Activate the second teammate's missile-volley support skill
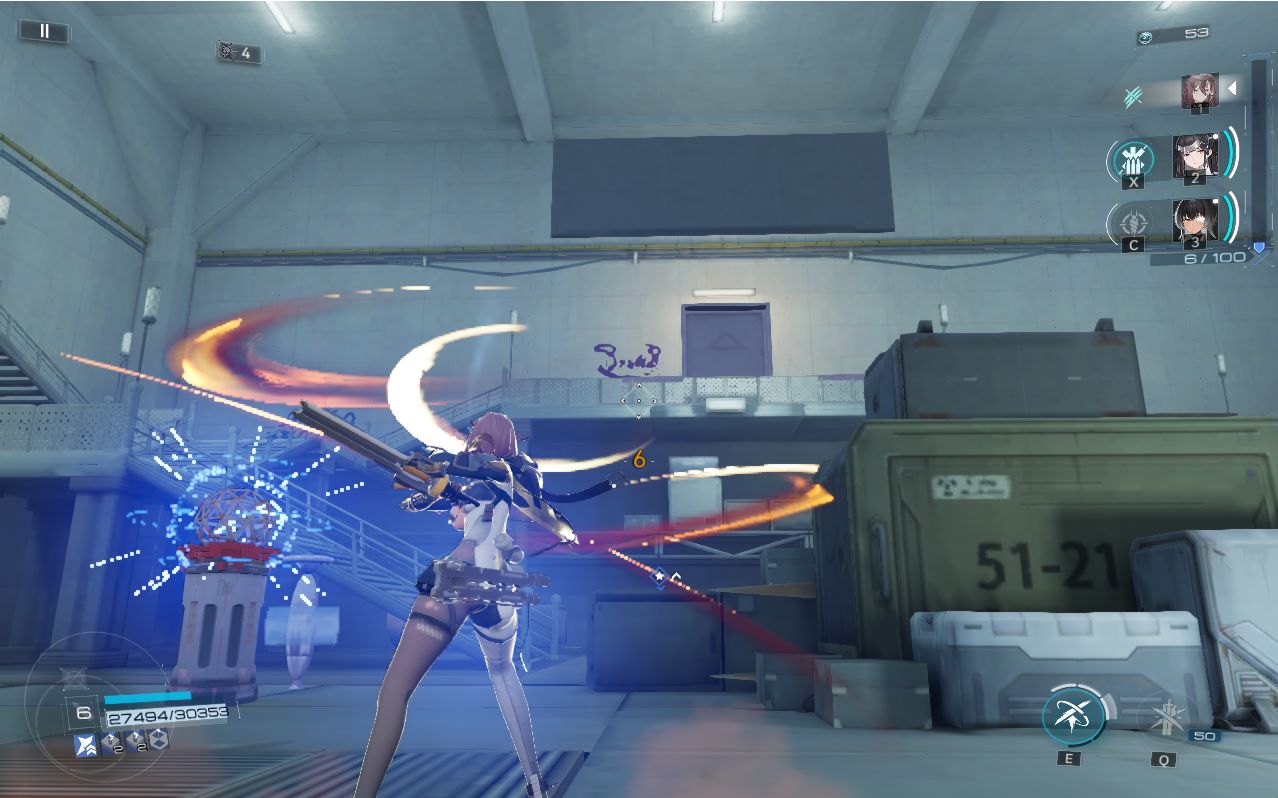 click(x=1133, y=159)
